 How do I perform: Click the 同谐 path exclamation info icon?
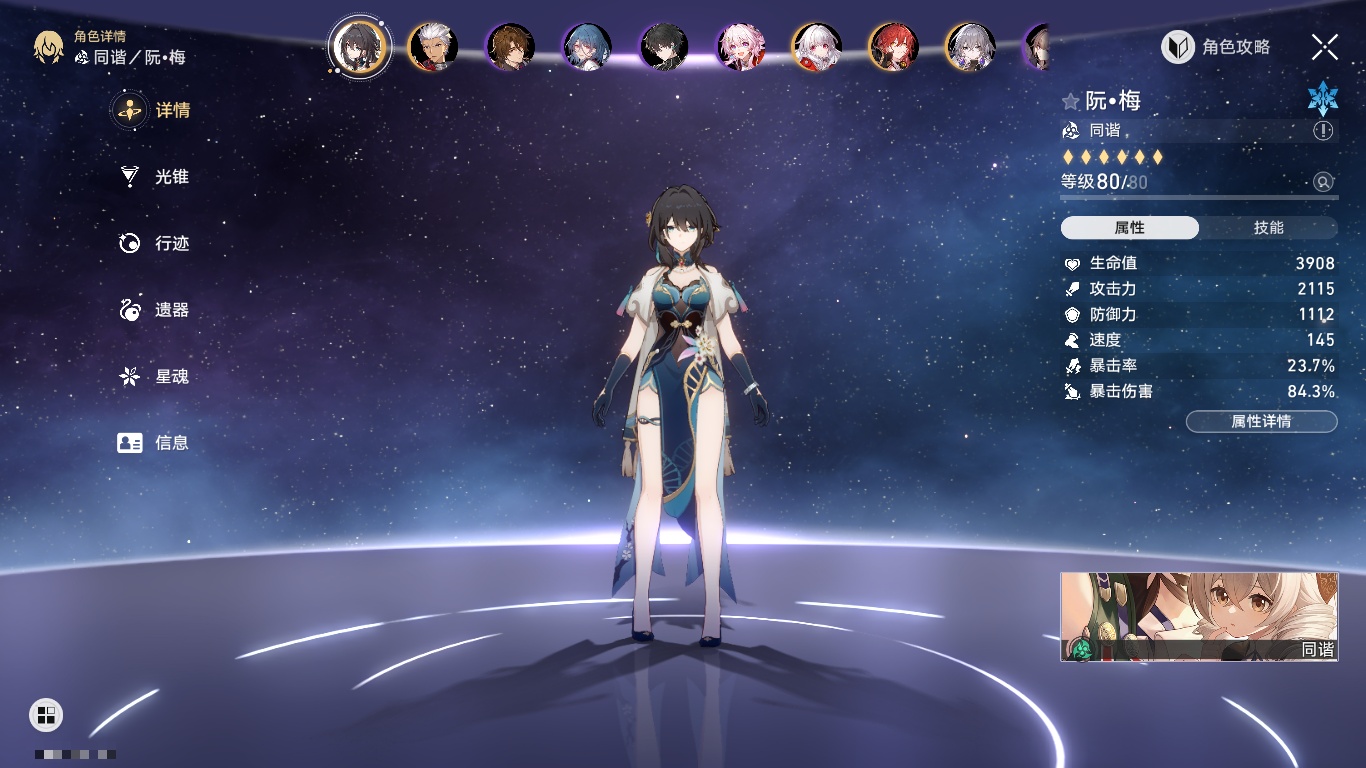tap(1323, 131)
